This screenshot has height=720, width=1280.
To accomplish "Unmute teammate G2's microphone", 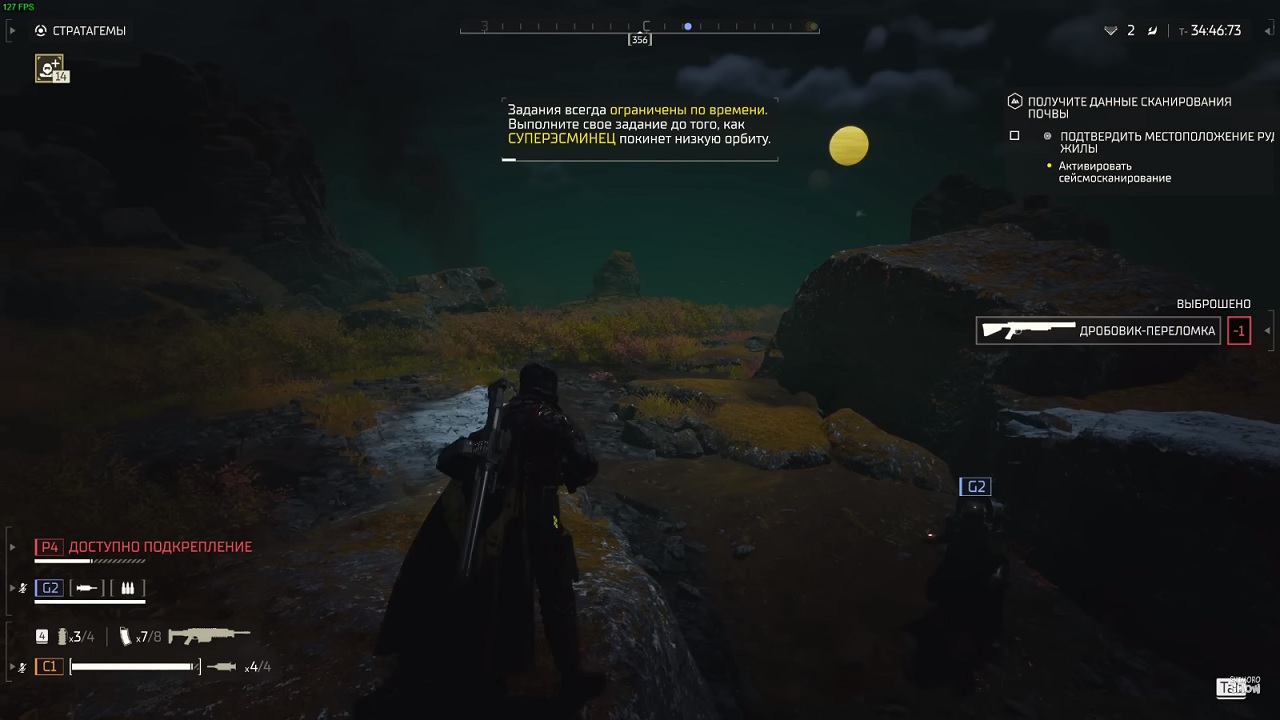I will click(x=22, y=588).
